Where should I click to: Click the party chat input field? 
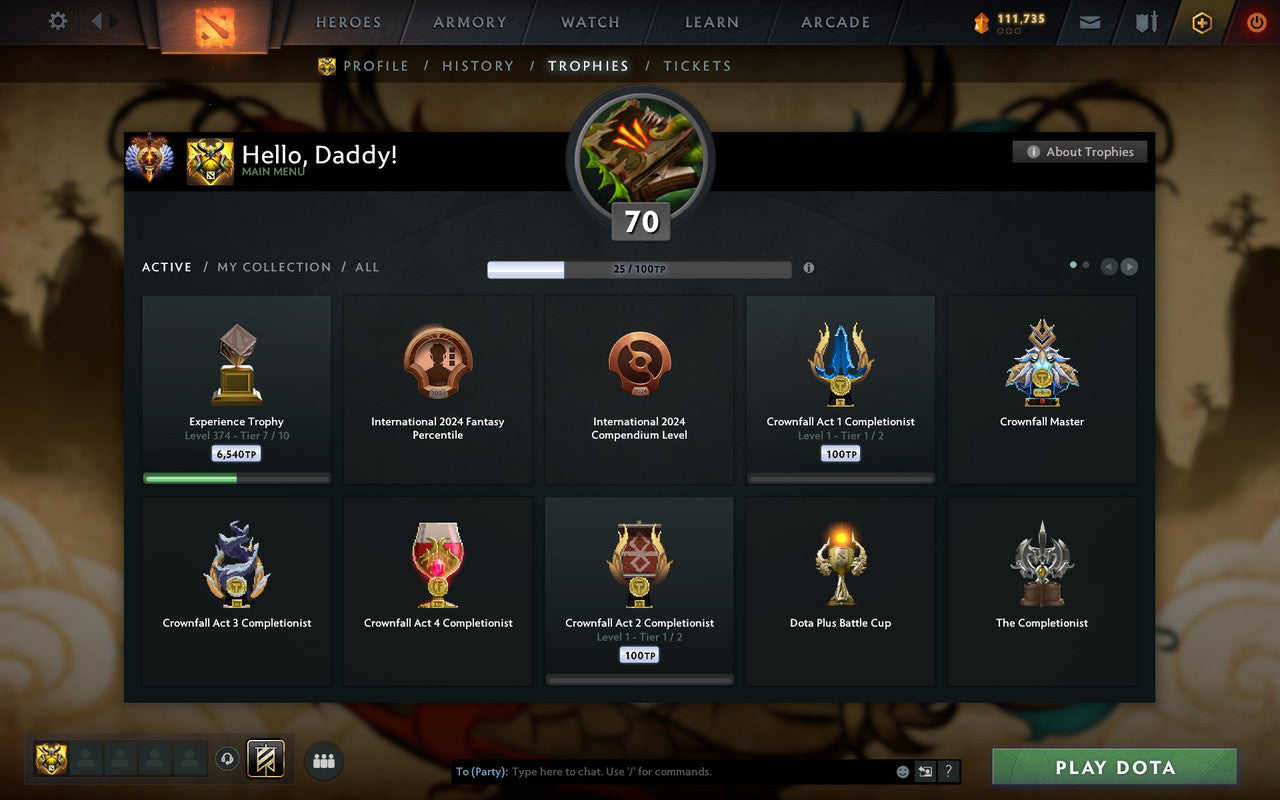click(x=650, y=771)
